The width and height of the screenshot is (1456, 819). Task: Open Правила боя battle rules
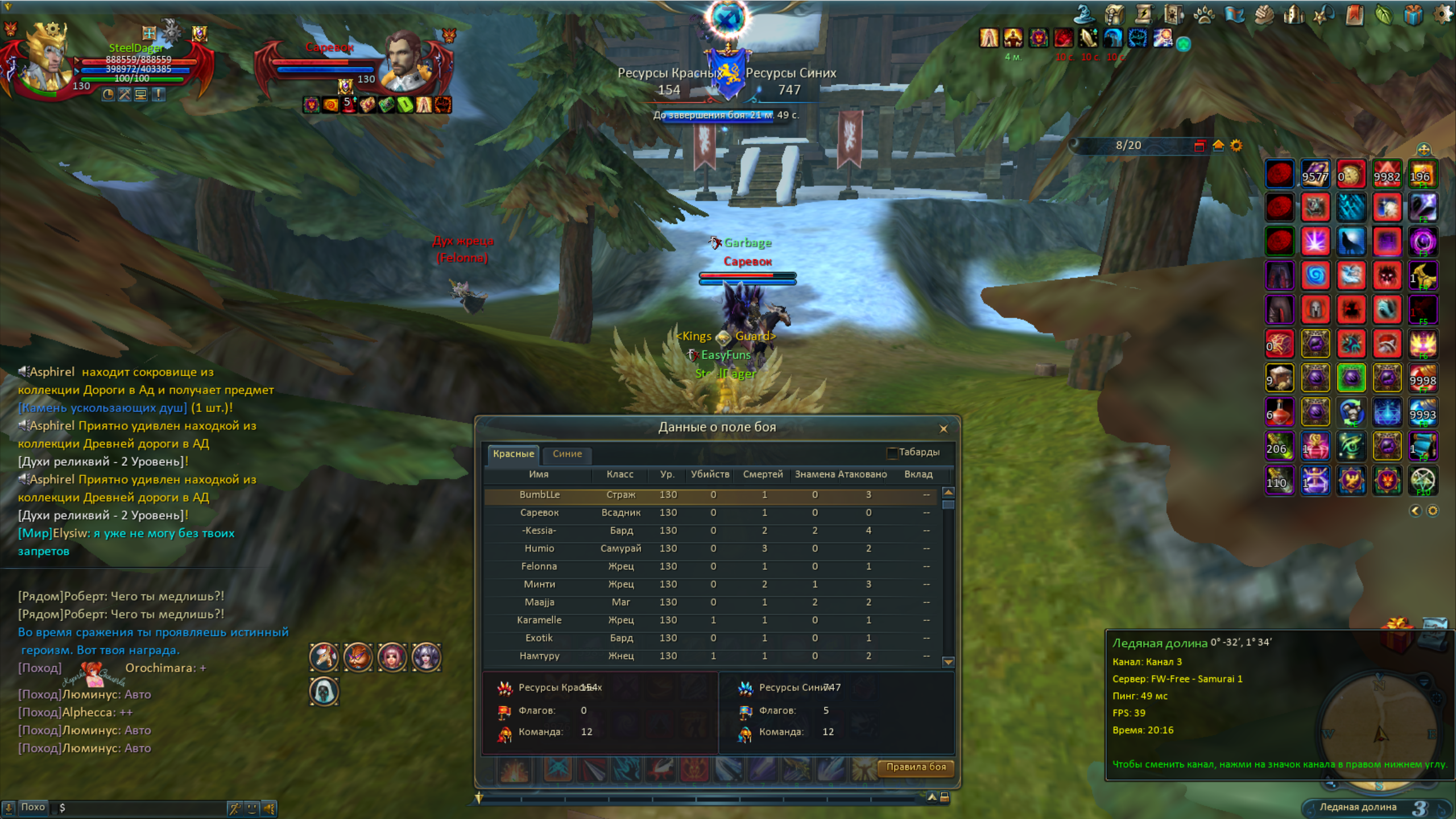pyautogui.click(x=916, y=767)
